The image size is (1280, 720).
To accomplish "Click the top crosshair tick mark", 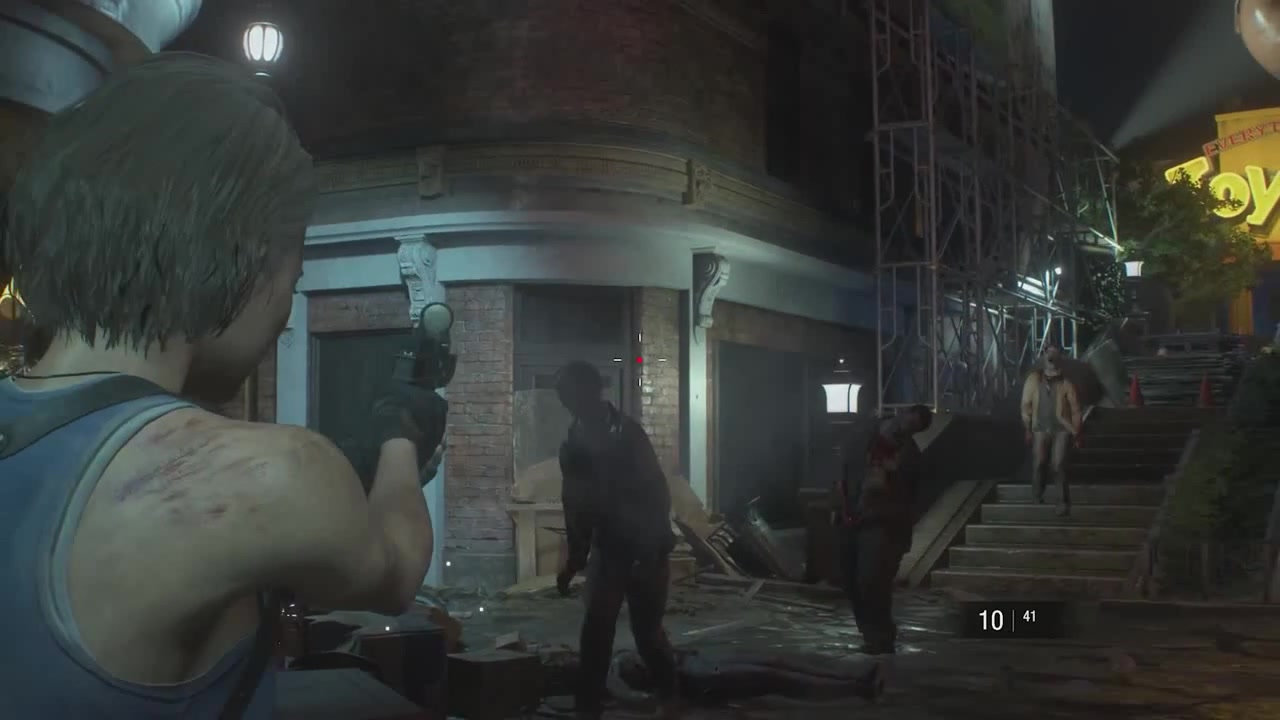I will pos(640,337).
